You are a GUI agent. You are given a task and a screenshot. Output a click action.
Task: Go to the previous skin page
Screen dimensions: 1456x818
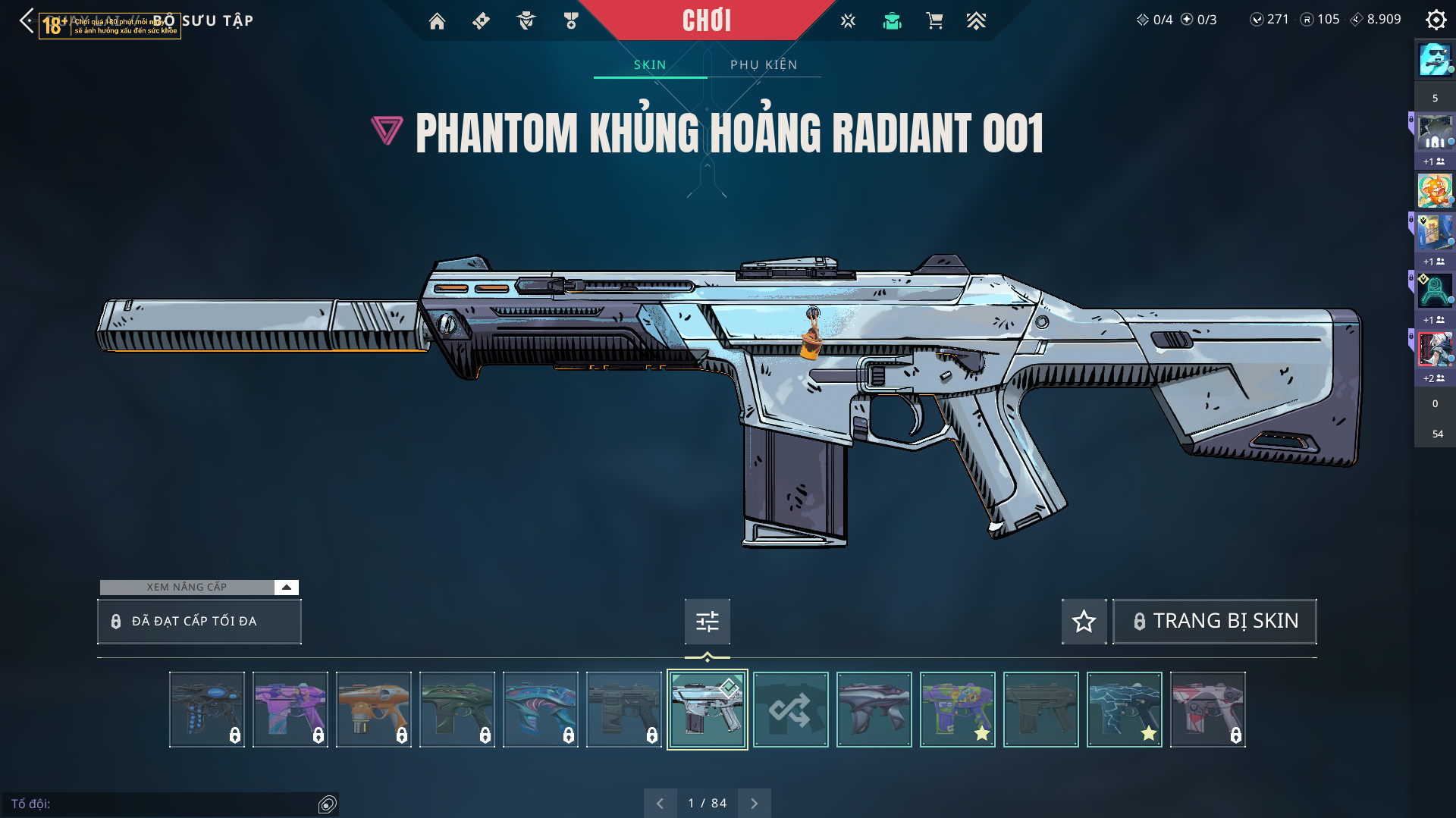click(x=660, y=804)
